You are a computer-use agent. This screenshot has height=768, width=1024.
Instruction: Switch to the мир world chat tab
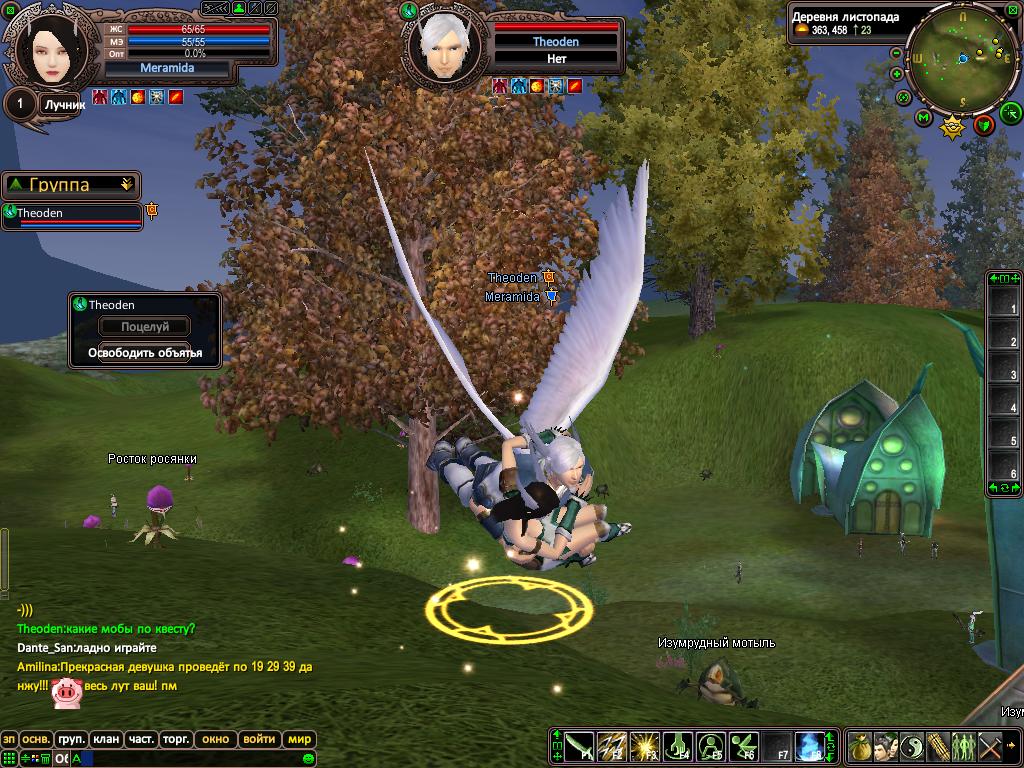coord(299,739)
